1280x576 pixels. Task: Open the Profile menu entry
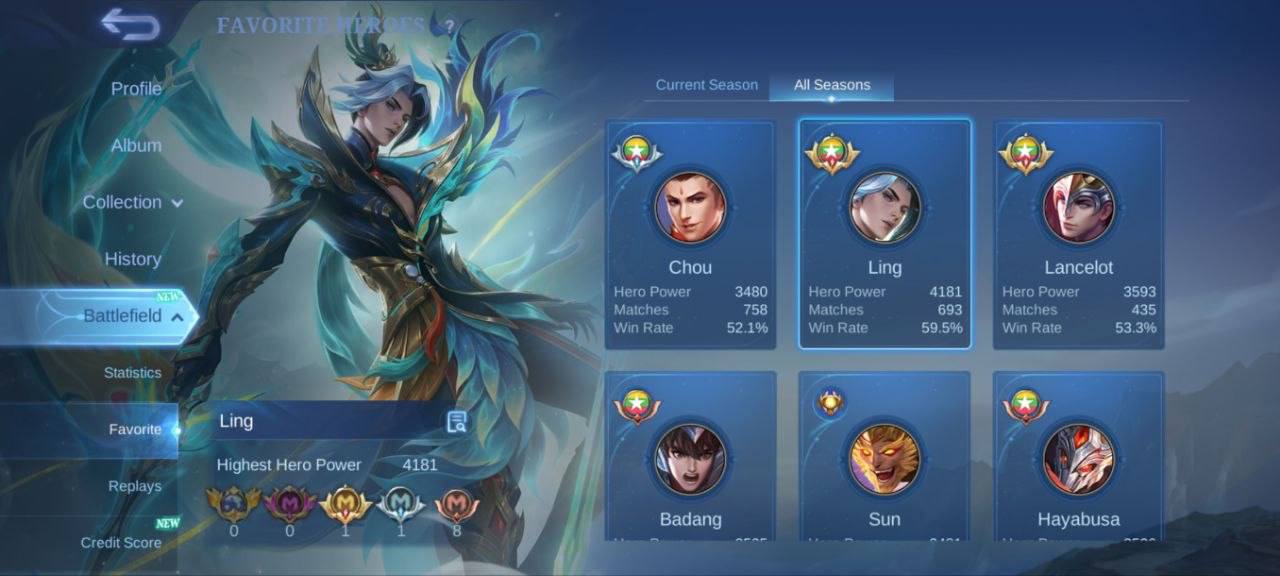[x=136, y=89]
